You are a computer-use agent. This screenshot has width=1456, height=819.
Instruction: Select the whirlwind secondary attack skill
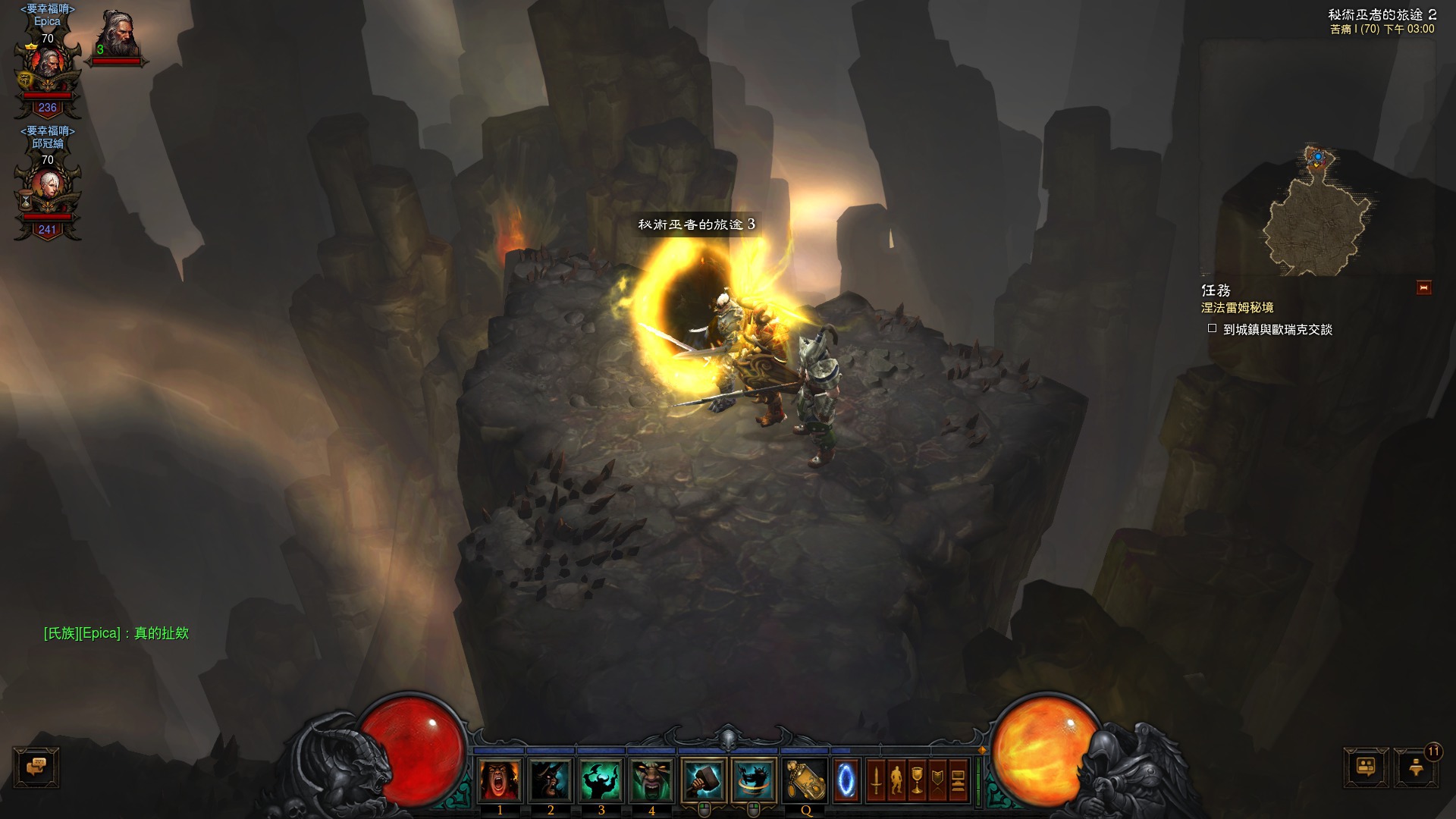pos(754,780)
